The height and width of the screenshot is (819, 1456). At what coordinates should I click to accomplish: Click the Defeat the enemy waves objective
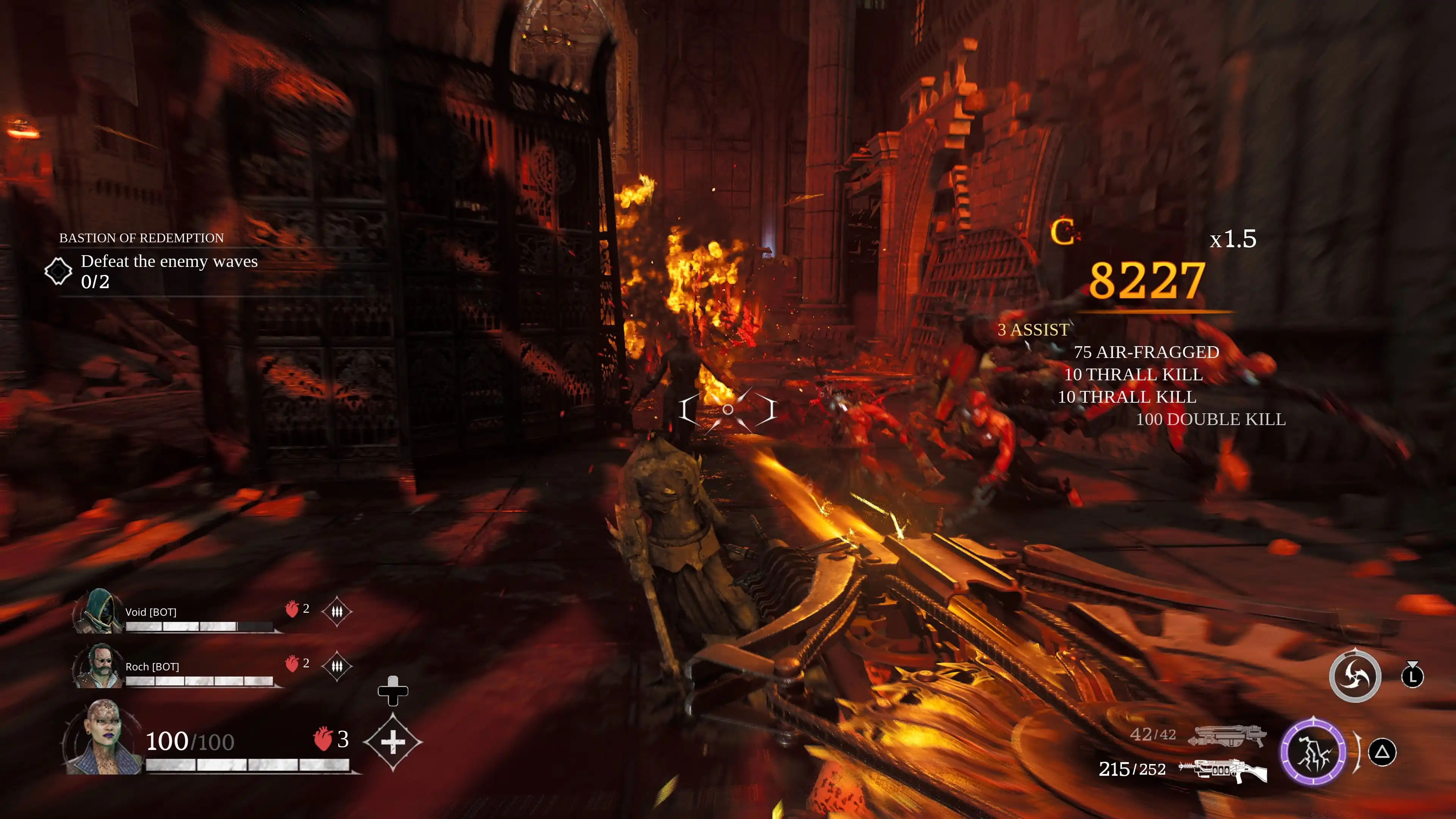168,262
